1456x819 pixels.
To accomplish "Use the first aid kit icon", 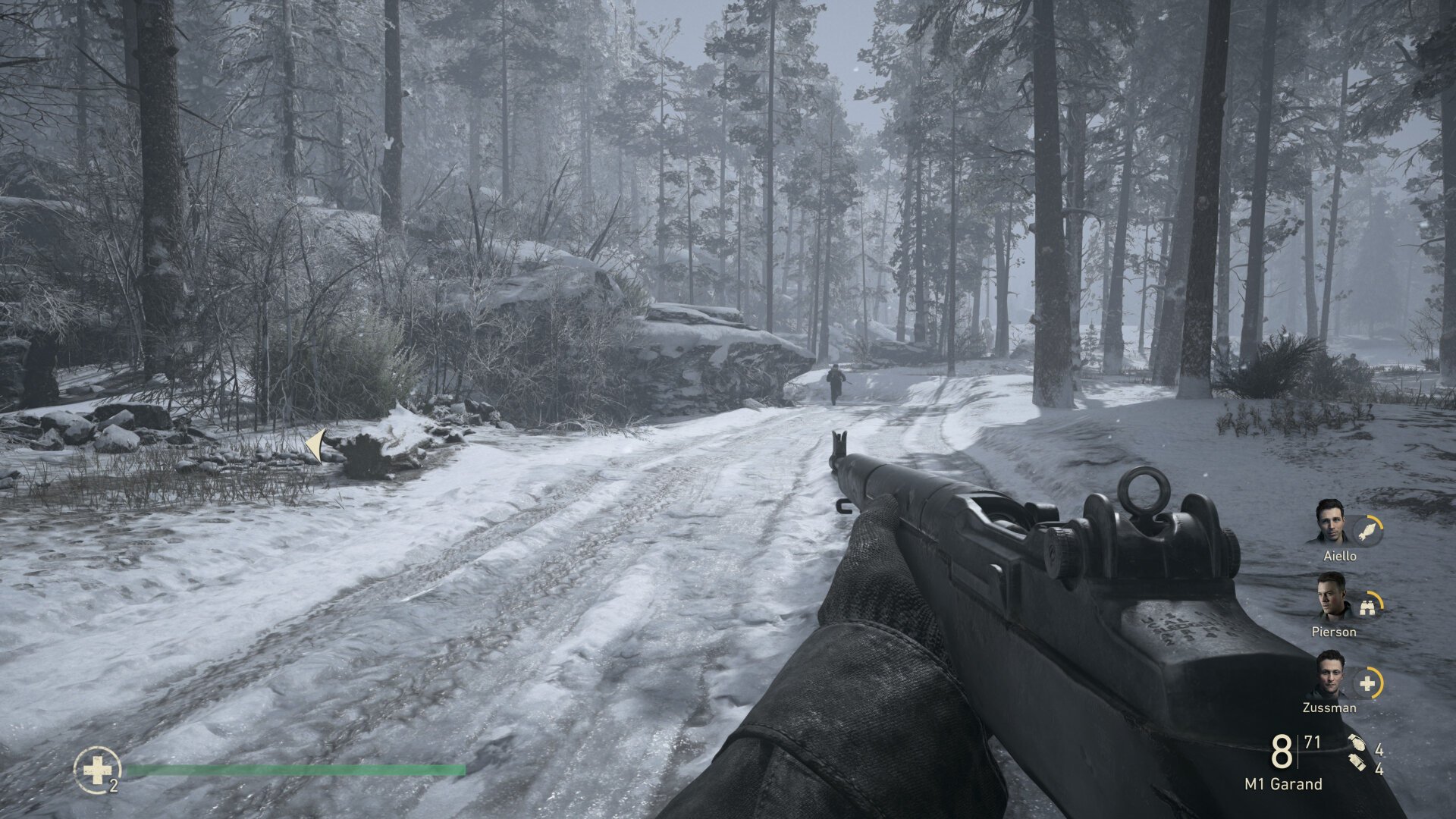I will (x=97, y=770).
